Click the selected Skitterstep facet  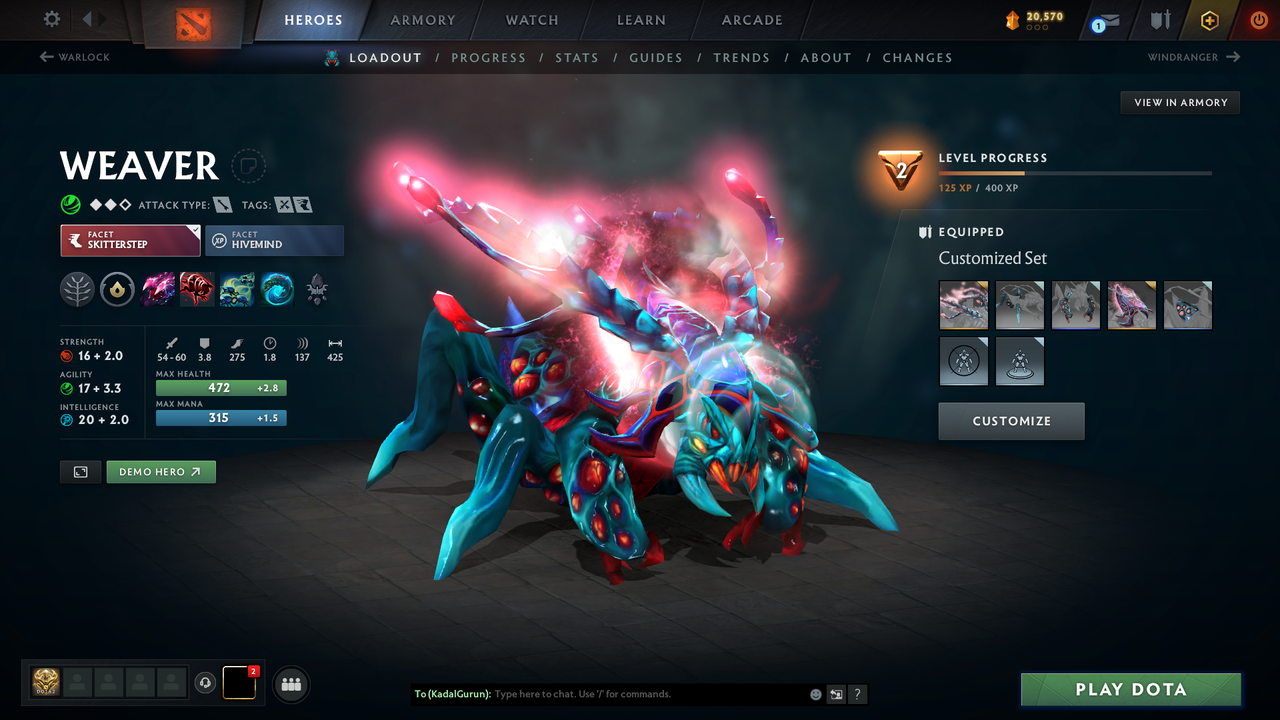point(130,240)
